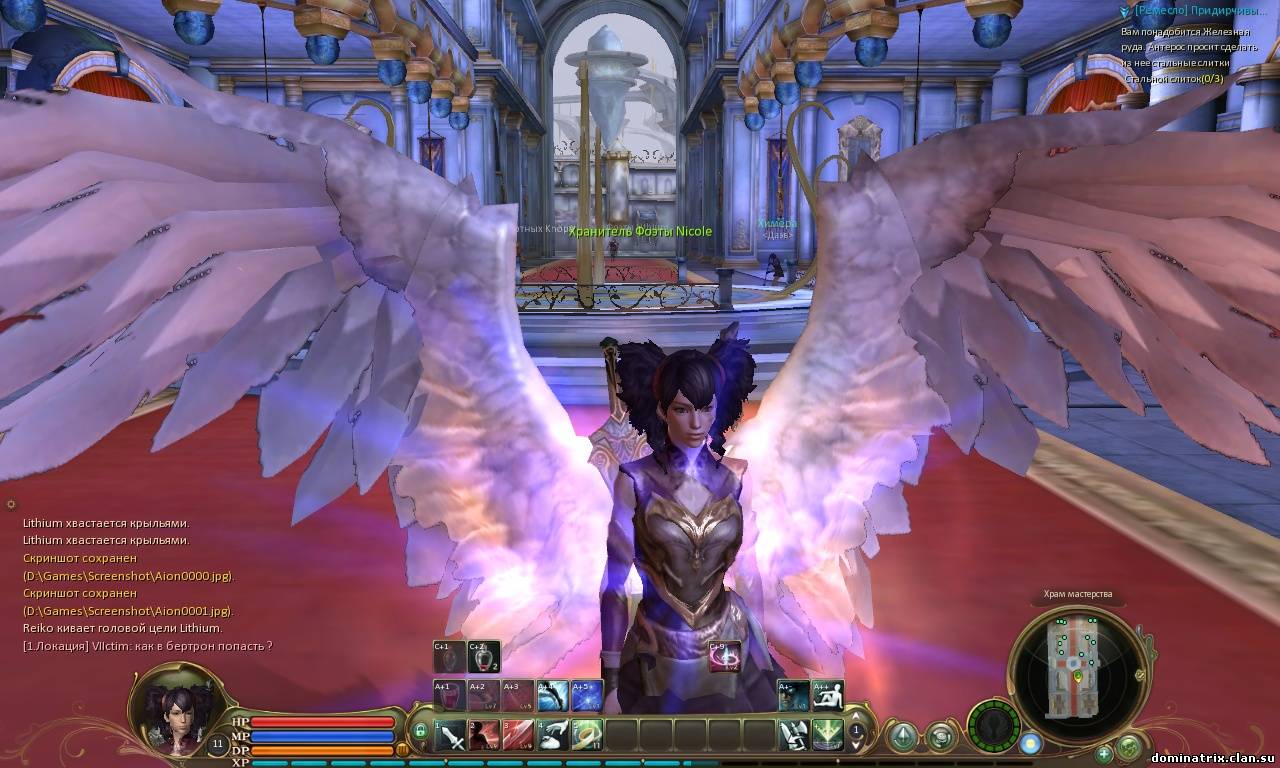Open the crystal menu button on the bottom bar
1280x768 pixels.
point(903,737)
